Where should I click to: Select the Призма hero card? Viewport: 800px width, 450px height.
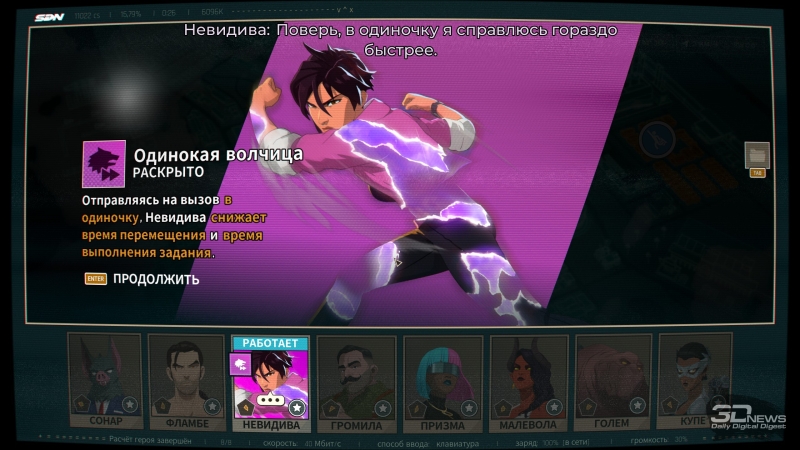(x=442, y=377)
